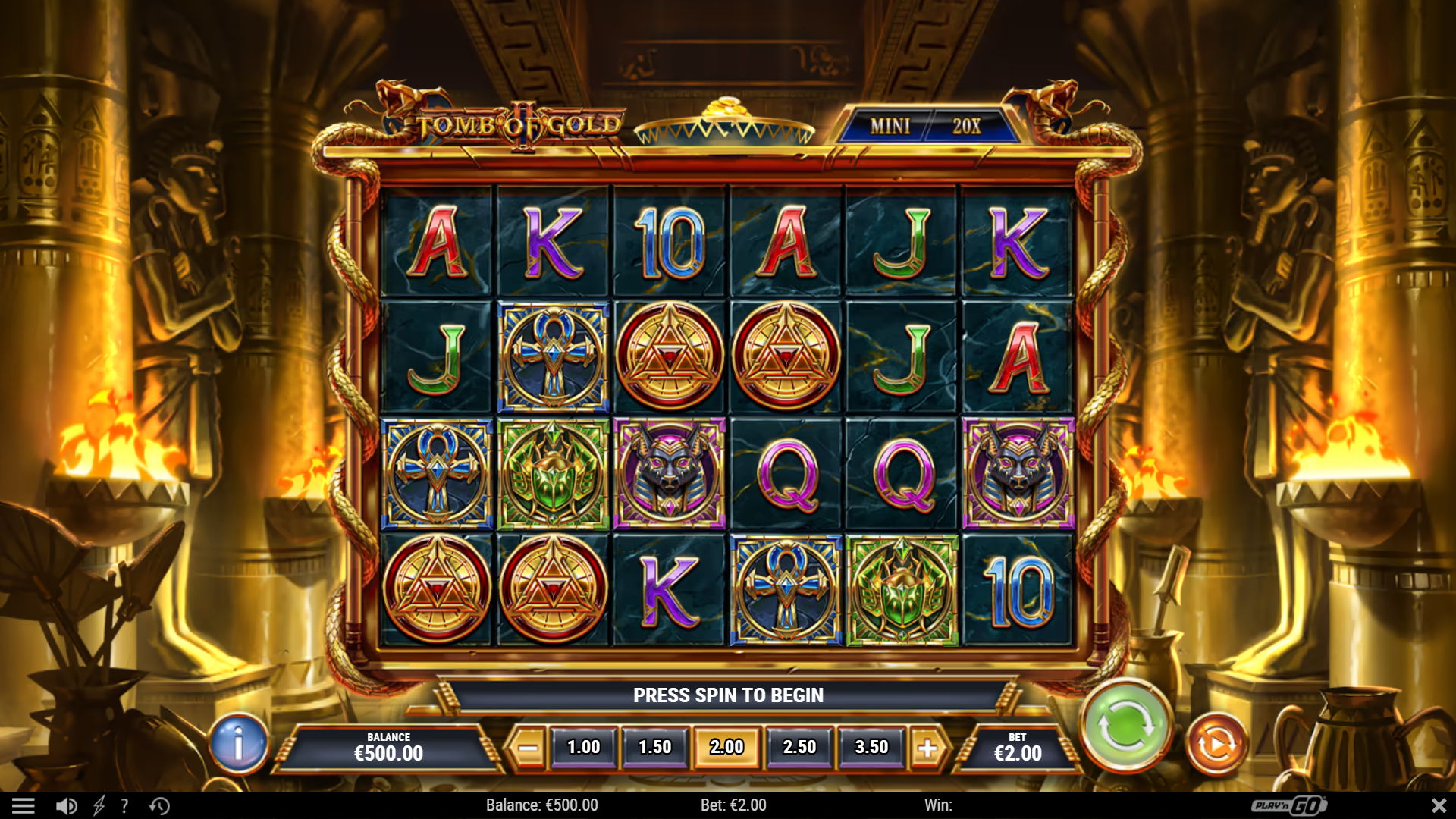This screenshot has width=1456, height=819.
Task: Expand the BET display panel
Action: point(1018,746)
